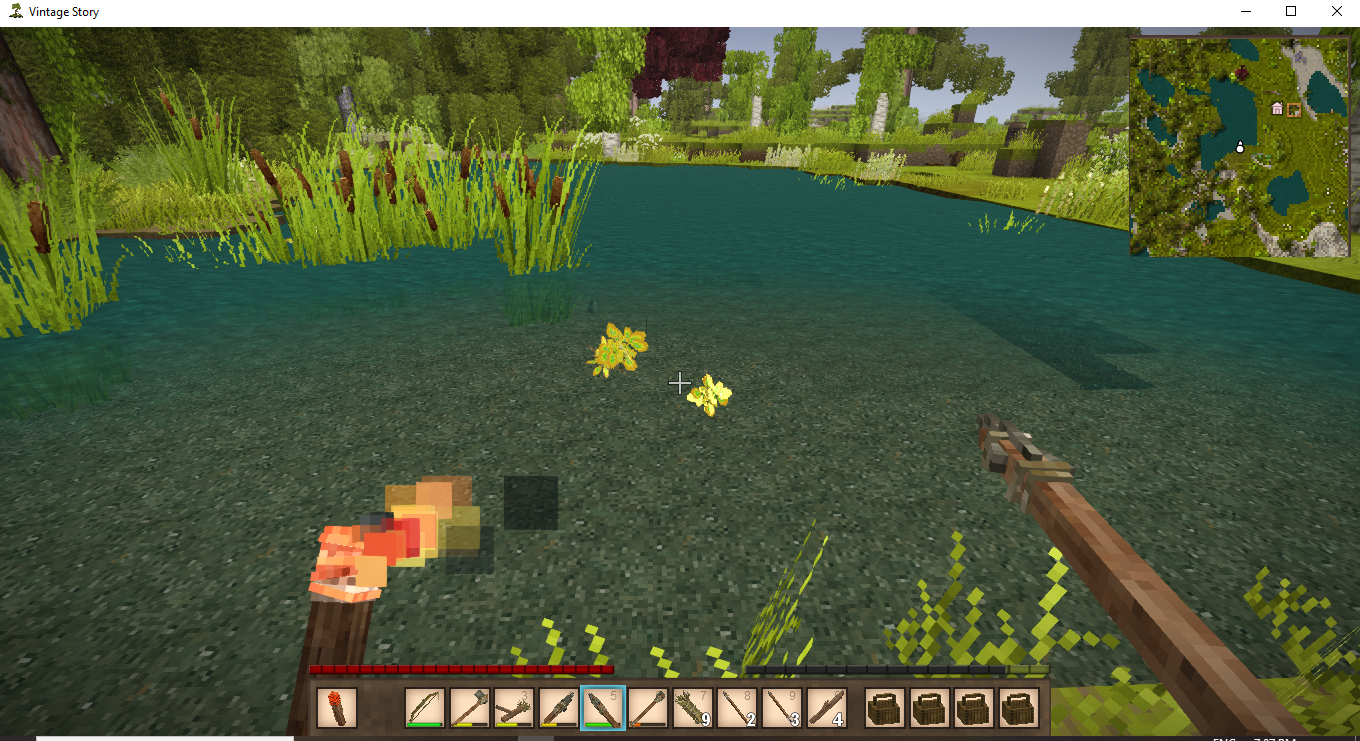Close the Vintage Story window
Screen dimensions: 1360x741
click(1337, 12)
